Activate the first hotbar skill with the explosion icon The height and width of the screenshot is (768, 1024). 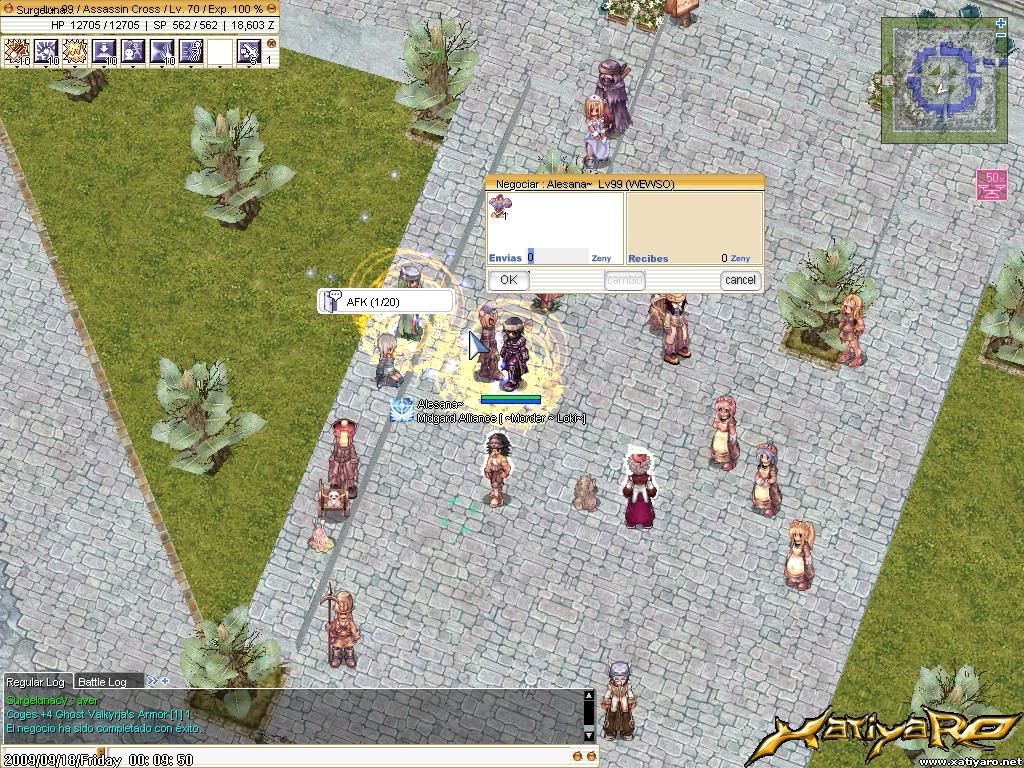pyautogui.click(x=17, y=51)
